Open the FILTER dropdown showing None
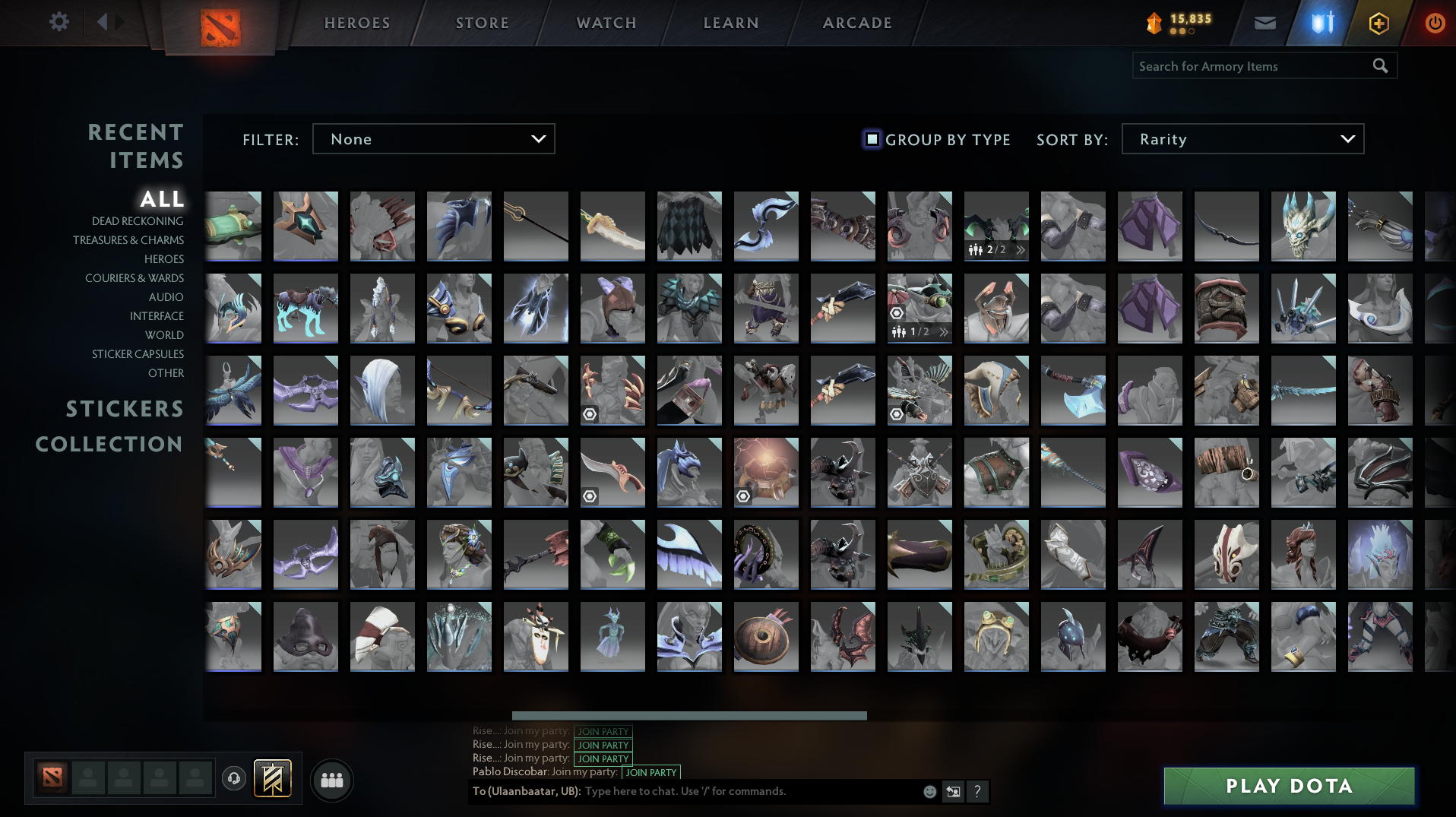This screenshot has width=1456, height=817. [x=433, y=139]
